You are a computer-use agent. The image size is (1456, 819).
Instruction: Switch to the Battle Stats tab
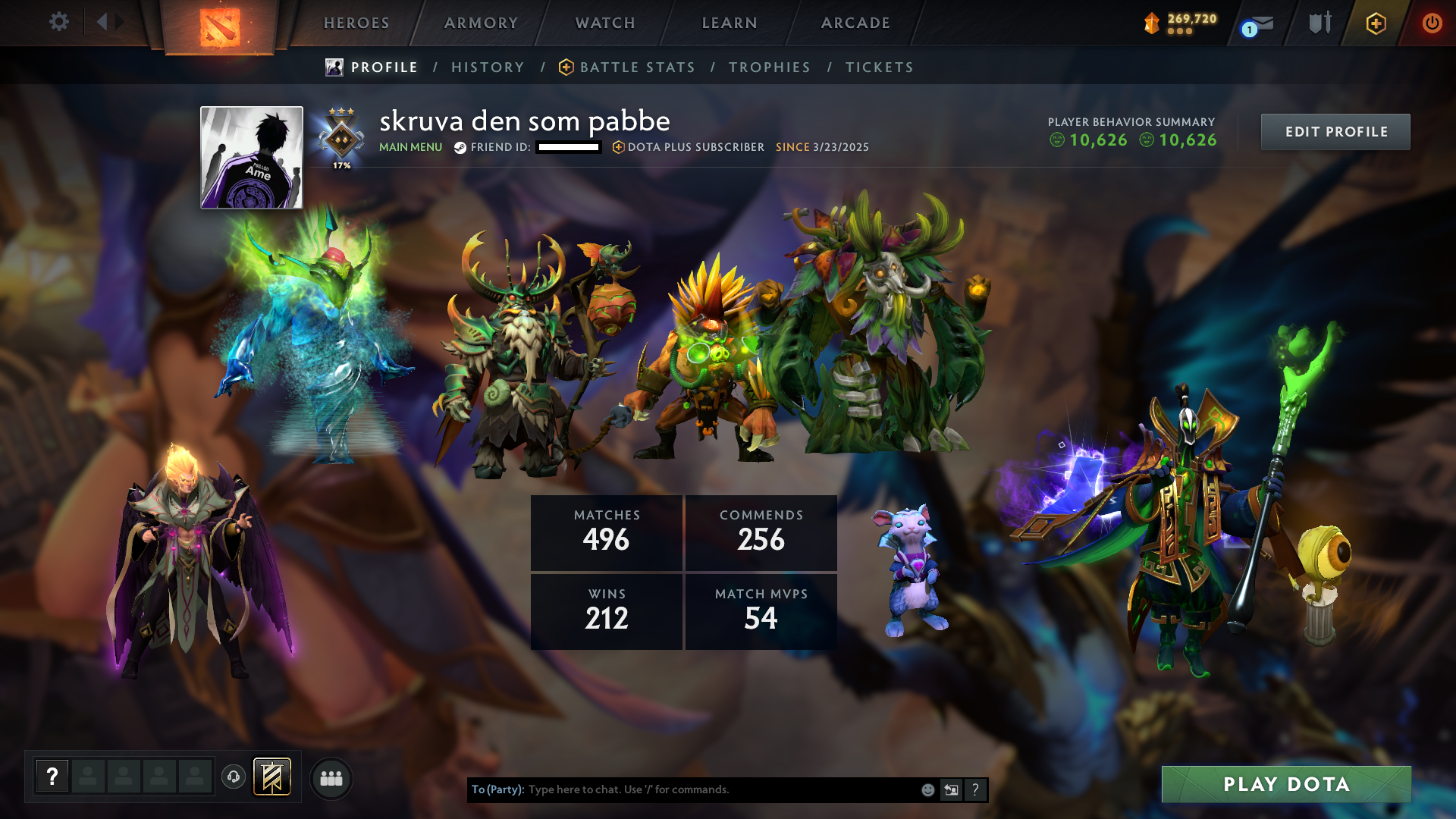[x=637, y=67]
